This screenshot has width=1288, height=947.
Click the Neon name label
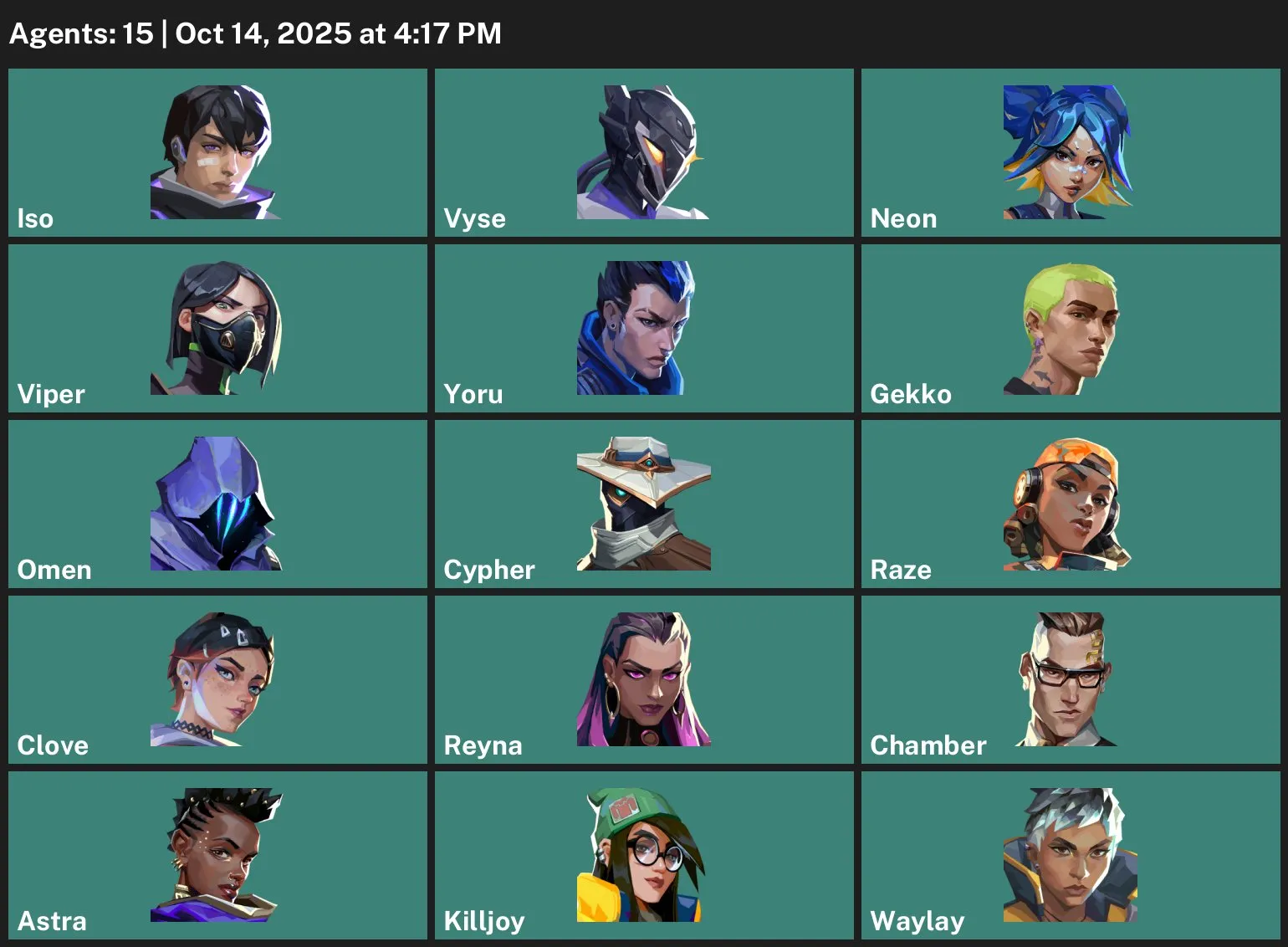coord(904,218)
